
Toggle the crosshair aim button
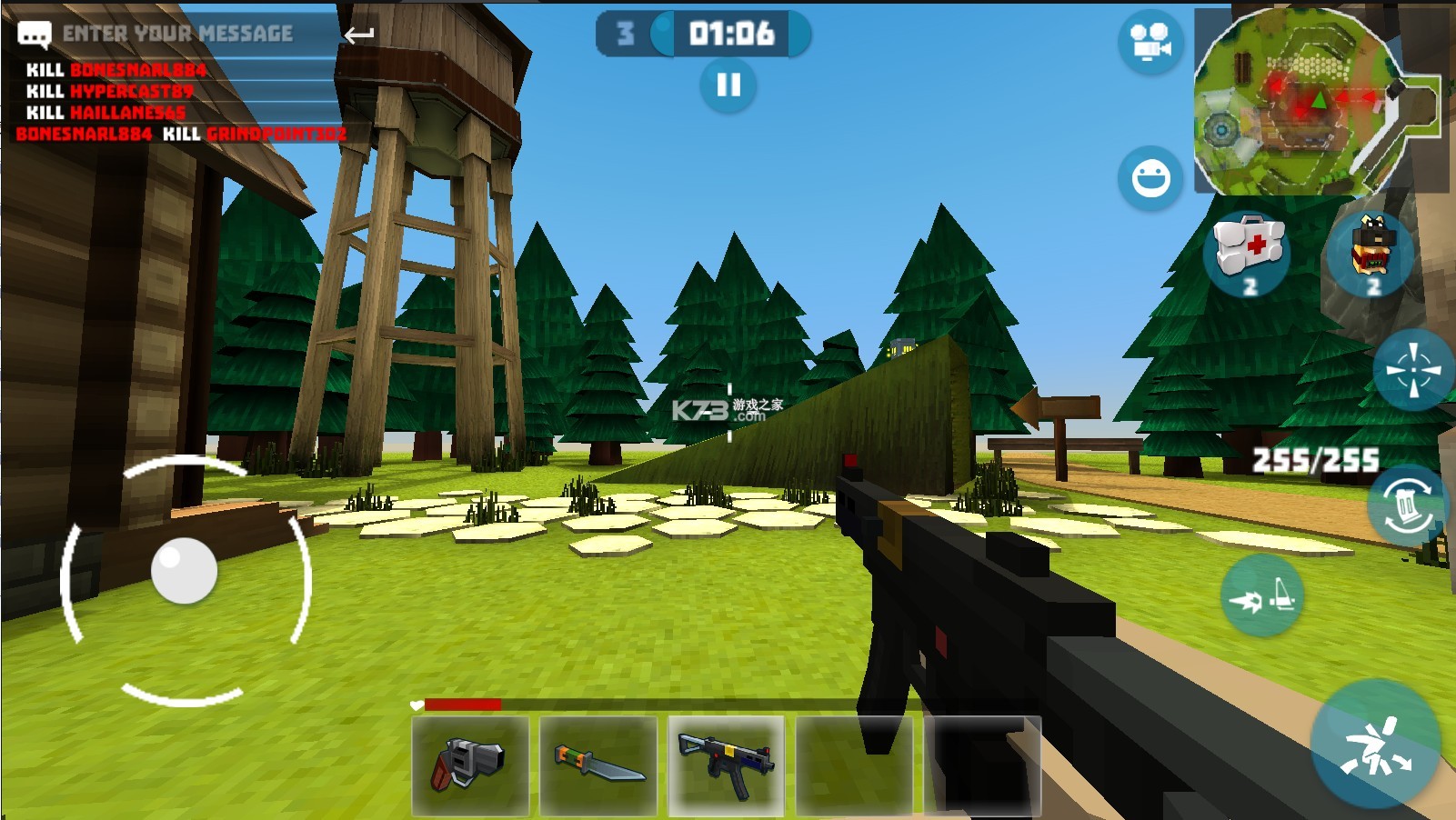coord(1412,370)
